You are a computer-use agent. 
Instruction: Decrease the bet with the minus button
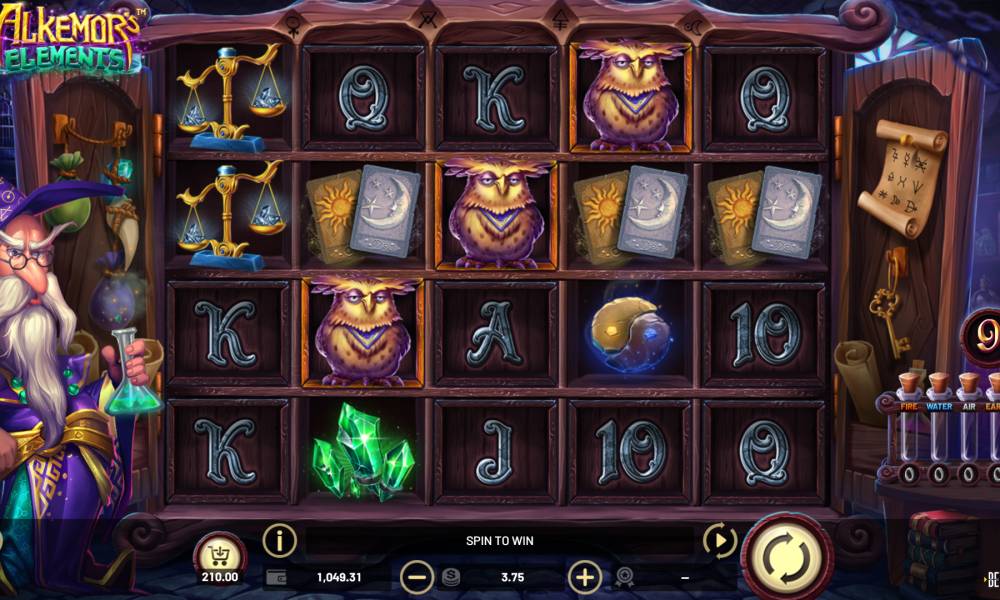coord(416,577)
